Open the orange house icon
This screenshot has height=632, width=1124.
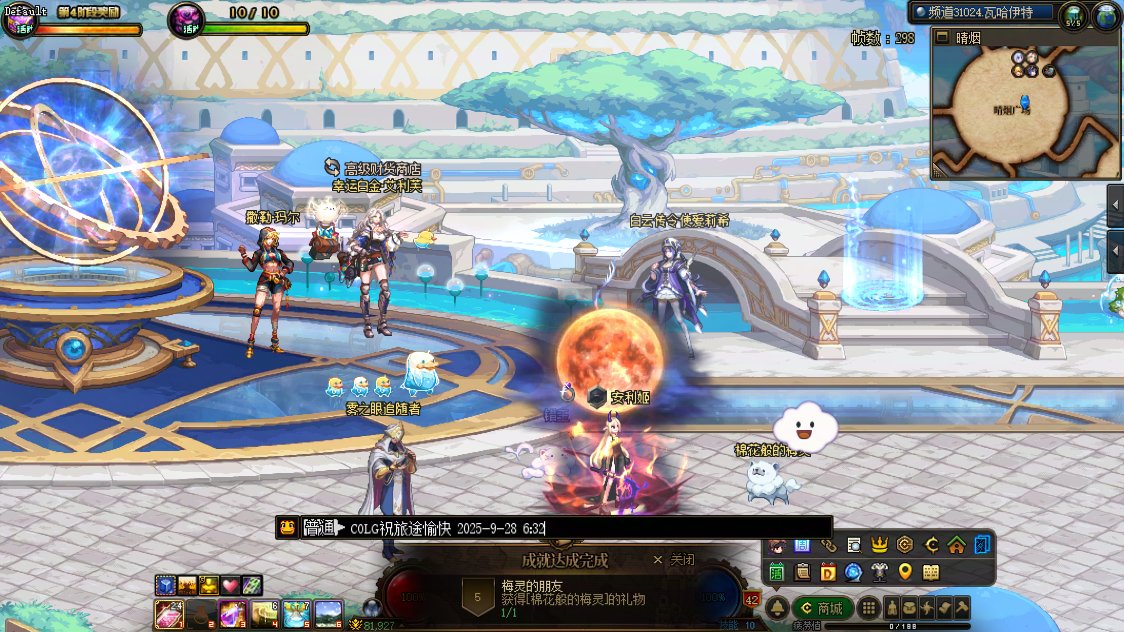(957, 545)
